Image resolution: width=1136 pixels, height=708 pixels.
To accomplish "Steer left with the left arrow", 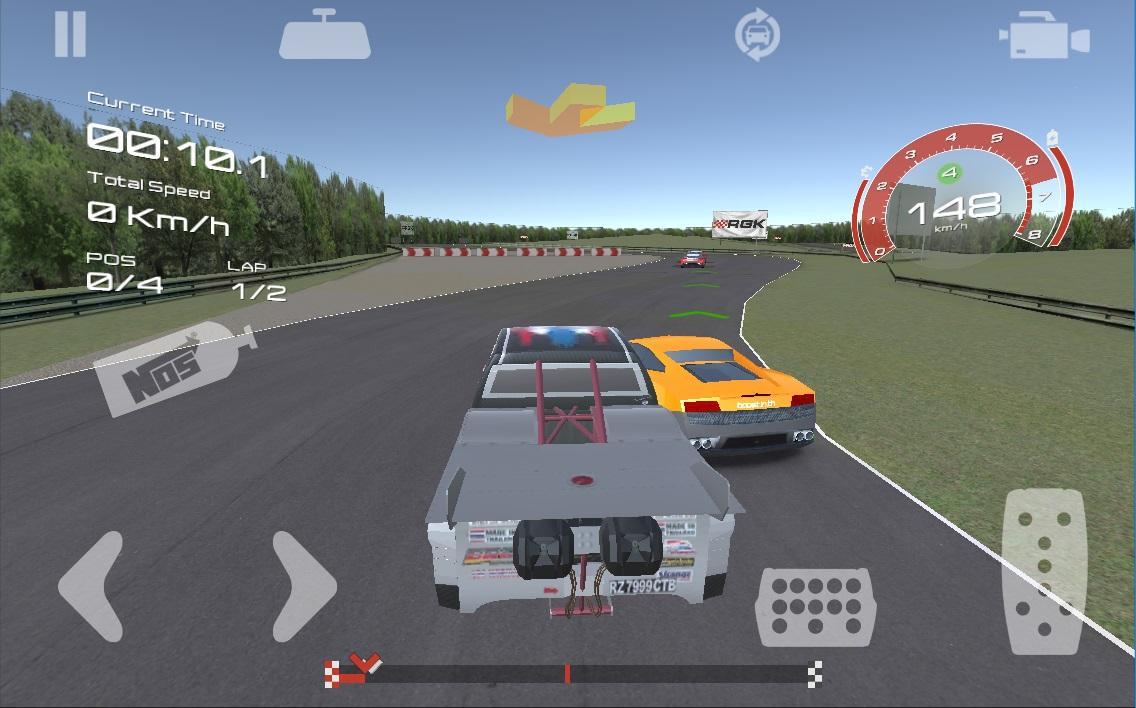I will click(93, 586).
